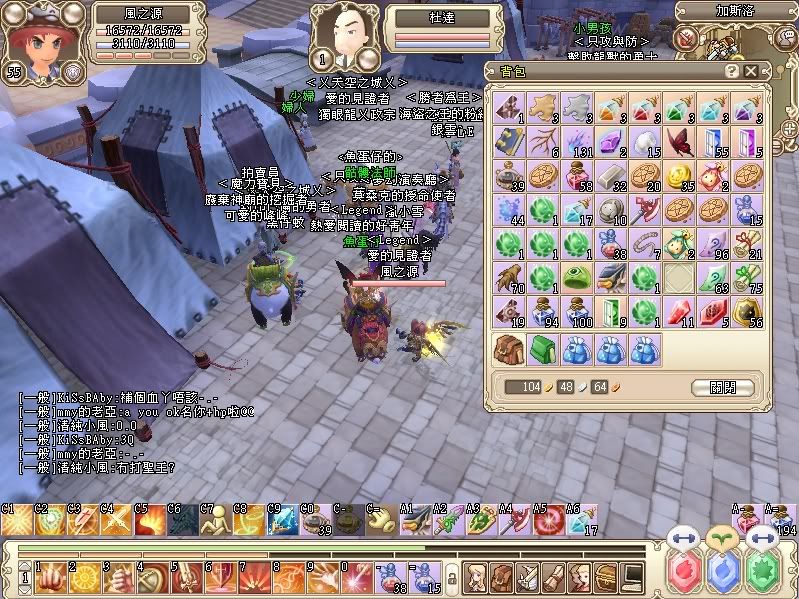The image size is (799, 599).
Task: Switch to the green bag tab
Action: tap(542, 348)
